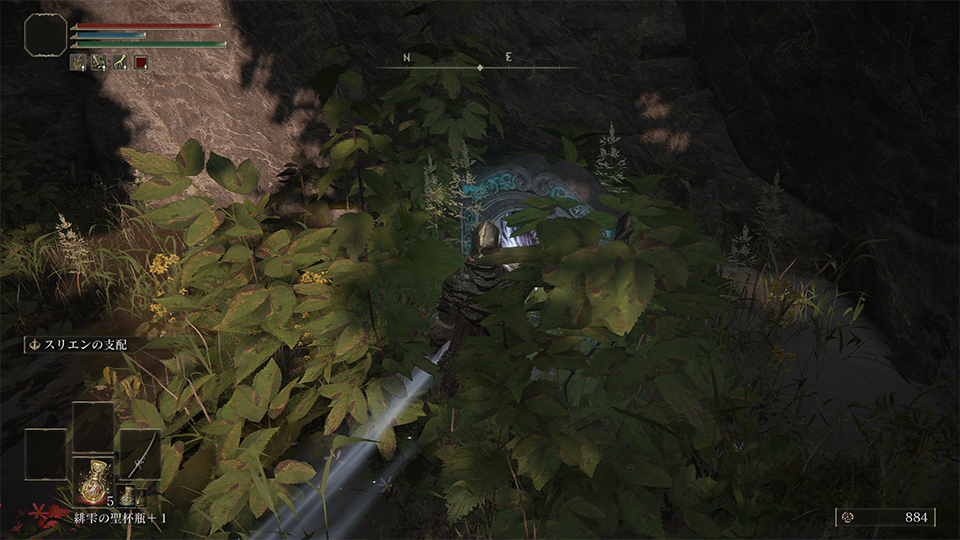Click the crossed-swords status buff icon
Image resolution: width=960 pixels, height=540 pixels.
pyautogui.click(x=99, y=63)
